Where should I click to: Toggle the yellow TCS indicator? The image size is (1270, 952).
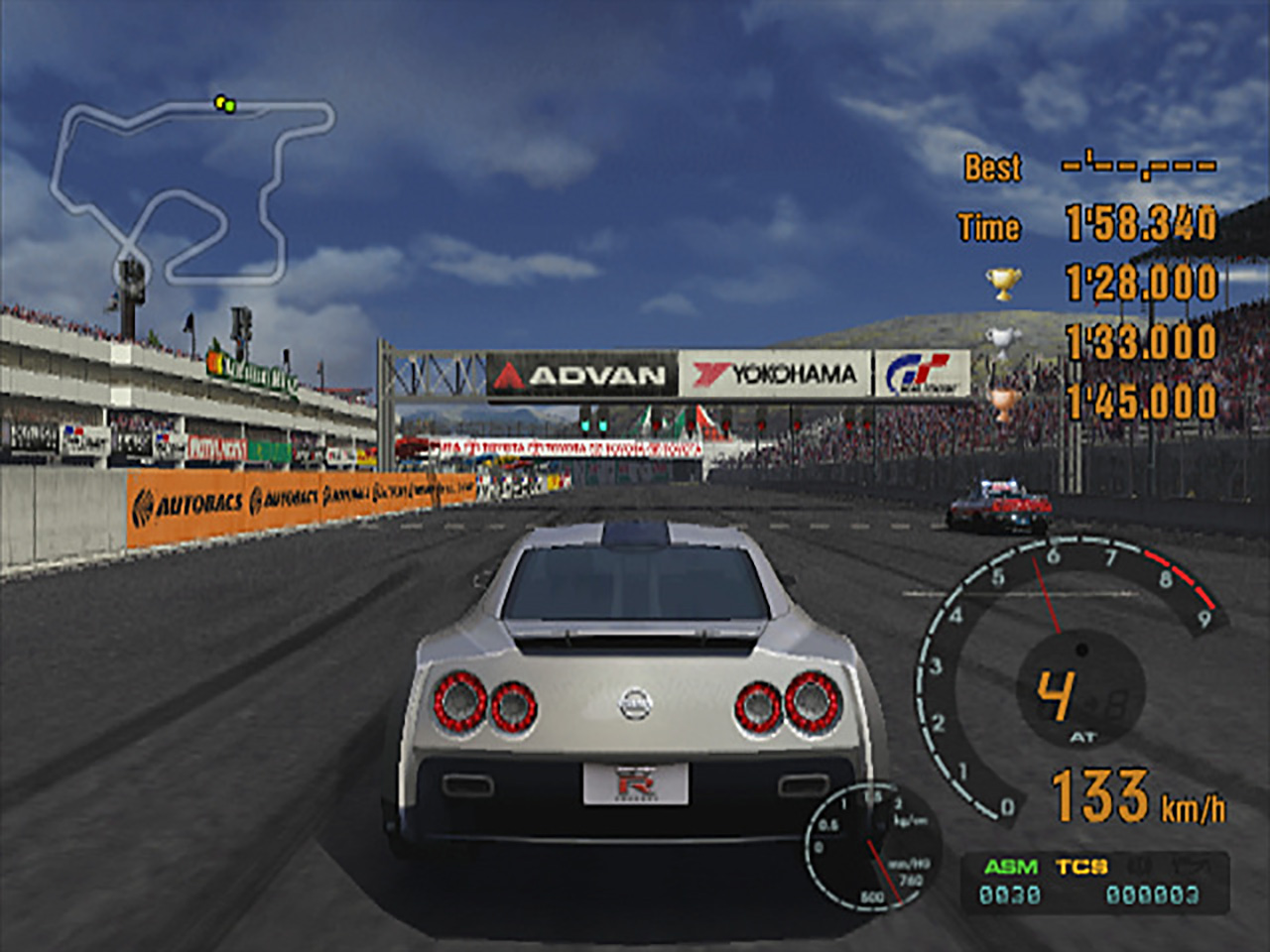coord(1080,867)
